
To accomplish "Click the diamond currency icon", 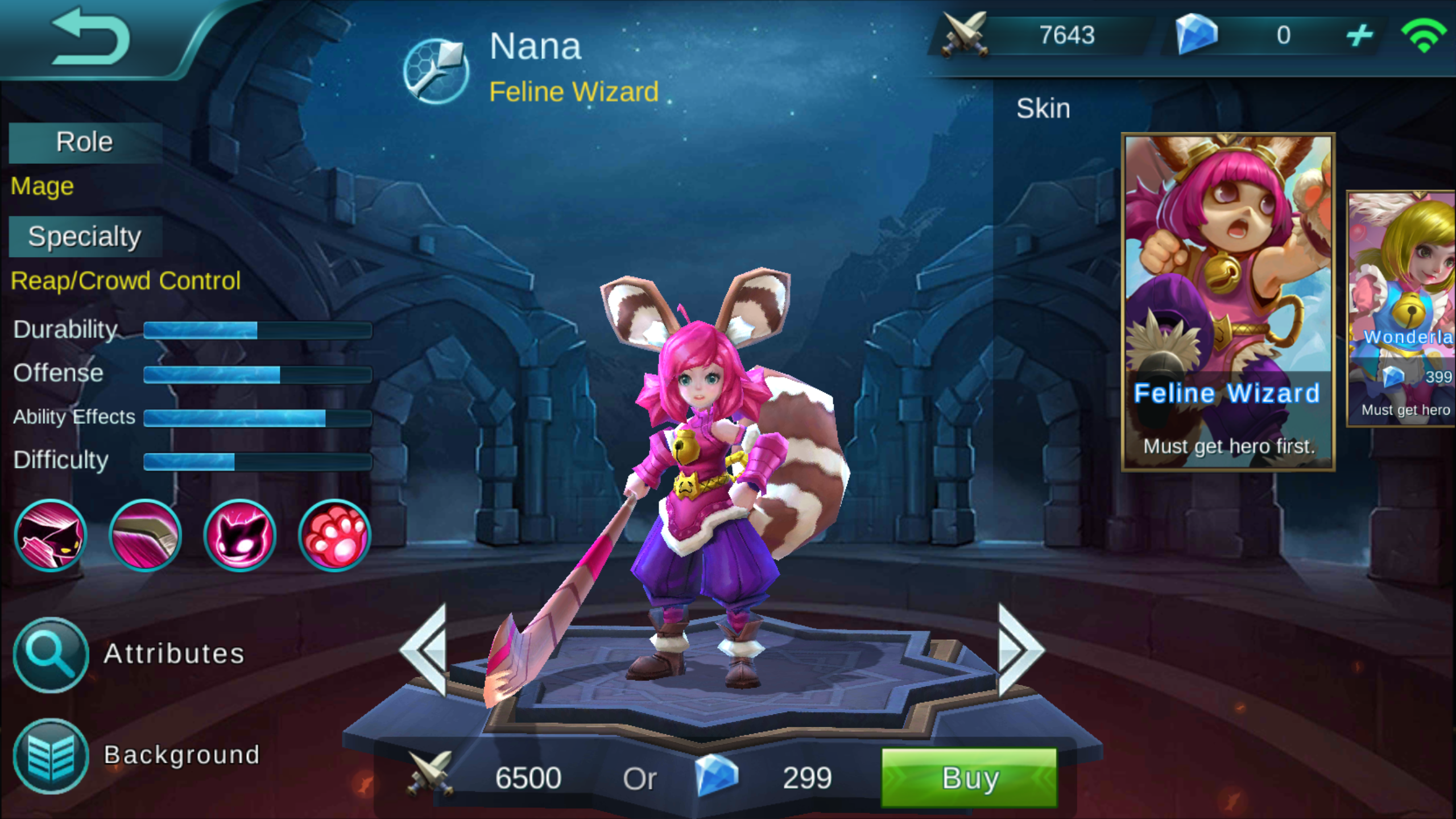I will [1197, 36].
